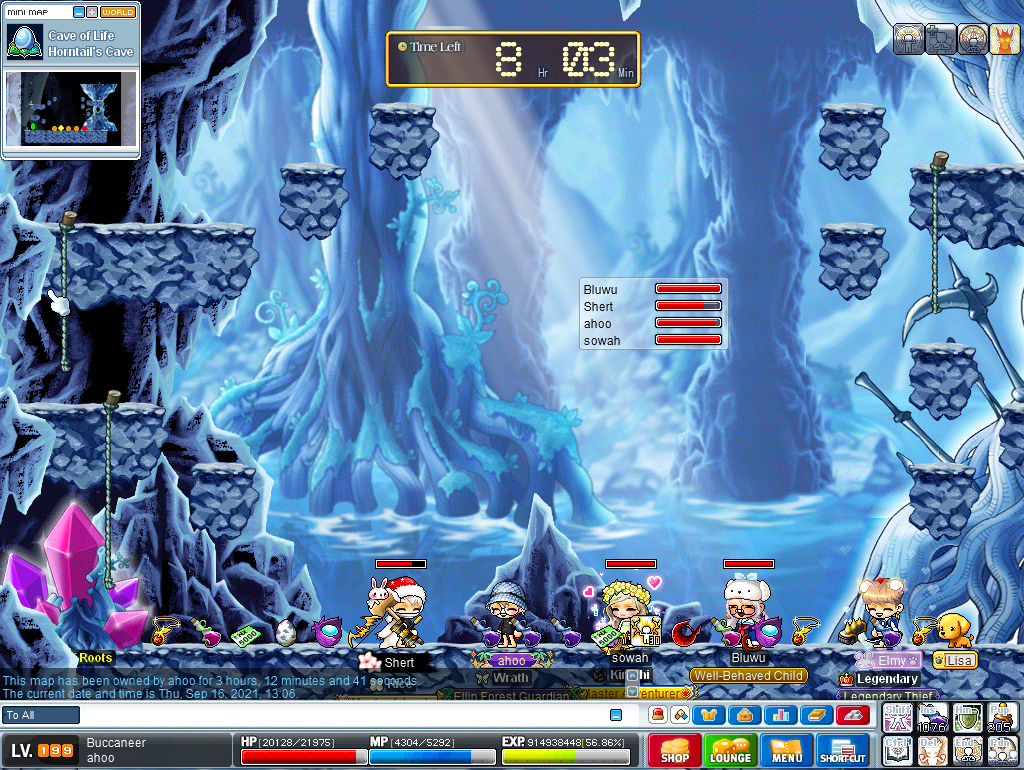Open the equipment shirt icon button
1024x770 pixels.
709,715
